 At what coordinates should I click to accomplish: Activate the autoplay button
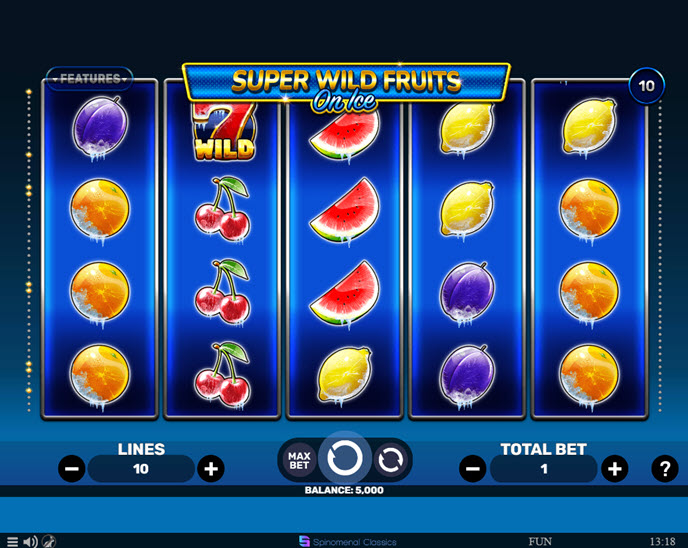(389, 460)
